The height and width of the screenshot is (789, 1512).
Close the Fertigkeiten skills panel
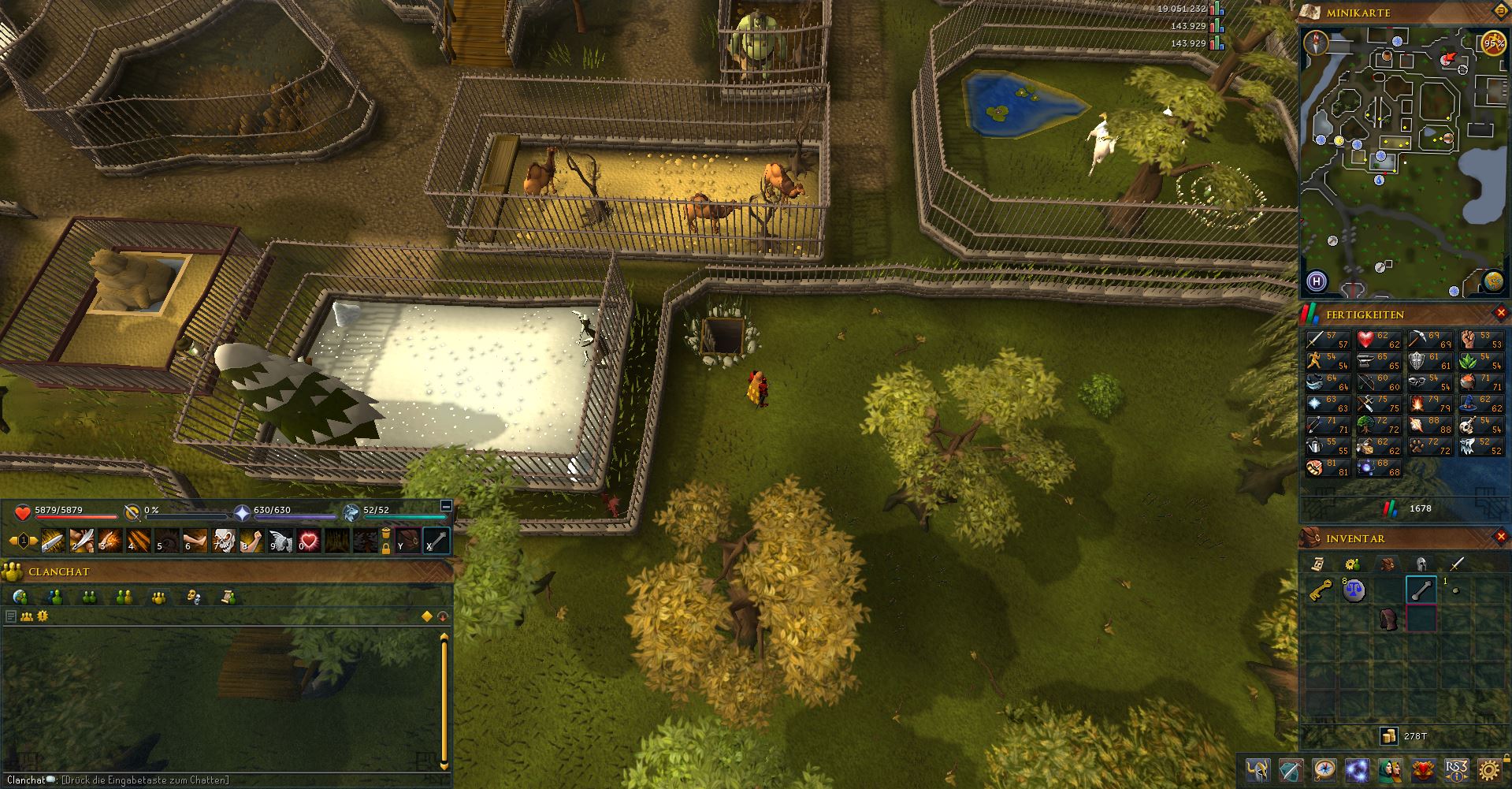pos(1501,313)
